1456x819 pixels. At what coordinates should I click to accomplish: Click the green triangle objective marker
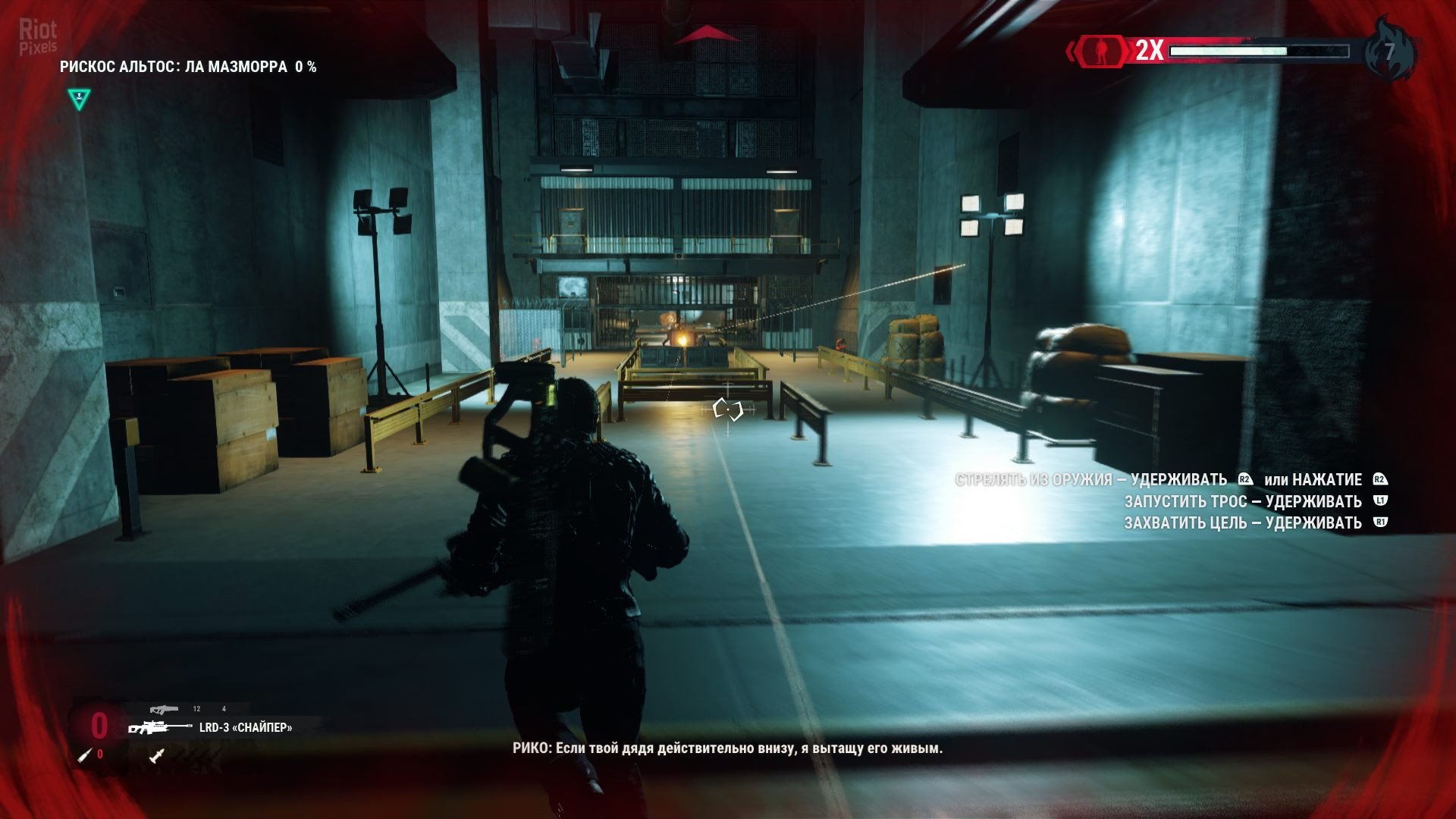(79, 99)
